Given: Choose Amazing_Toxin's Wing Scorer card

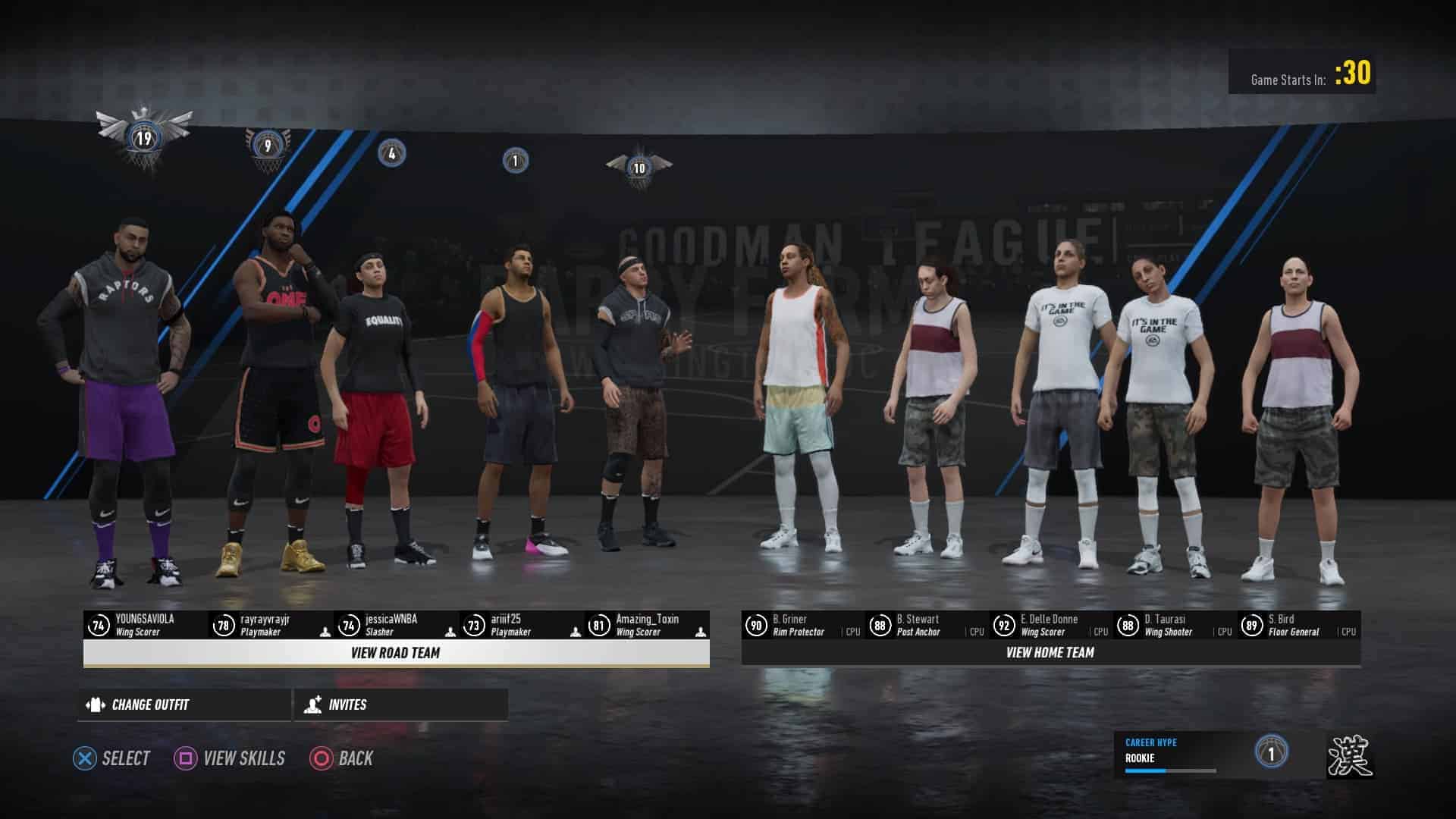Looking at the screenshot, I should click(x=647, y=626).
